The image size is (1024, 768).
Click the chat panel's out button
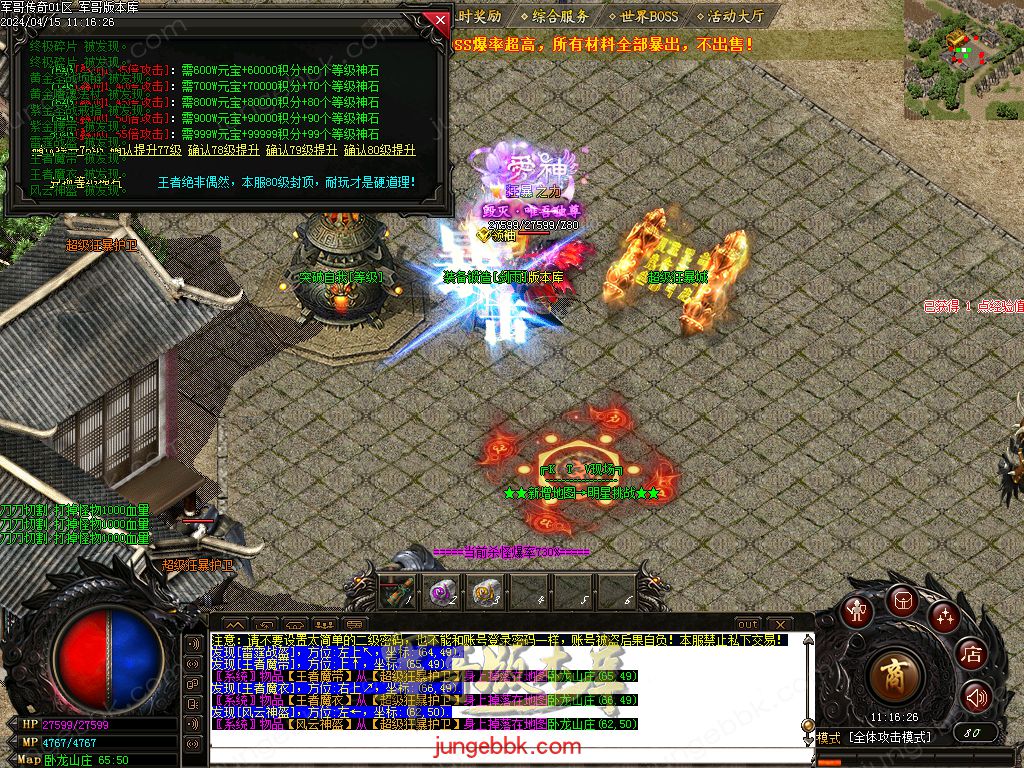click(x=748, y=624)
